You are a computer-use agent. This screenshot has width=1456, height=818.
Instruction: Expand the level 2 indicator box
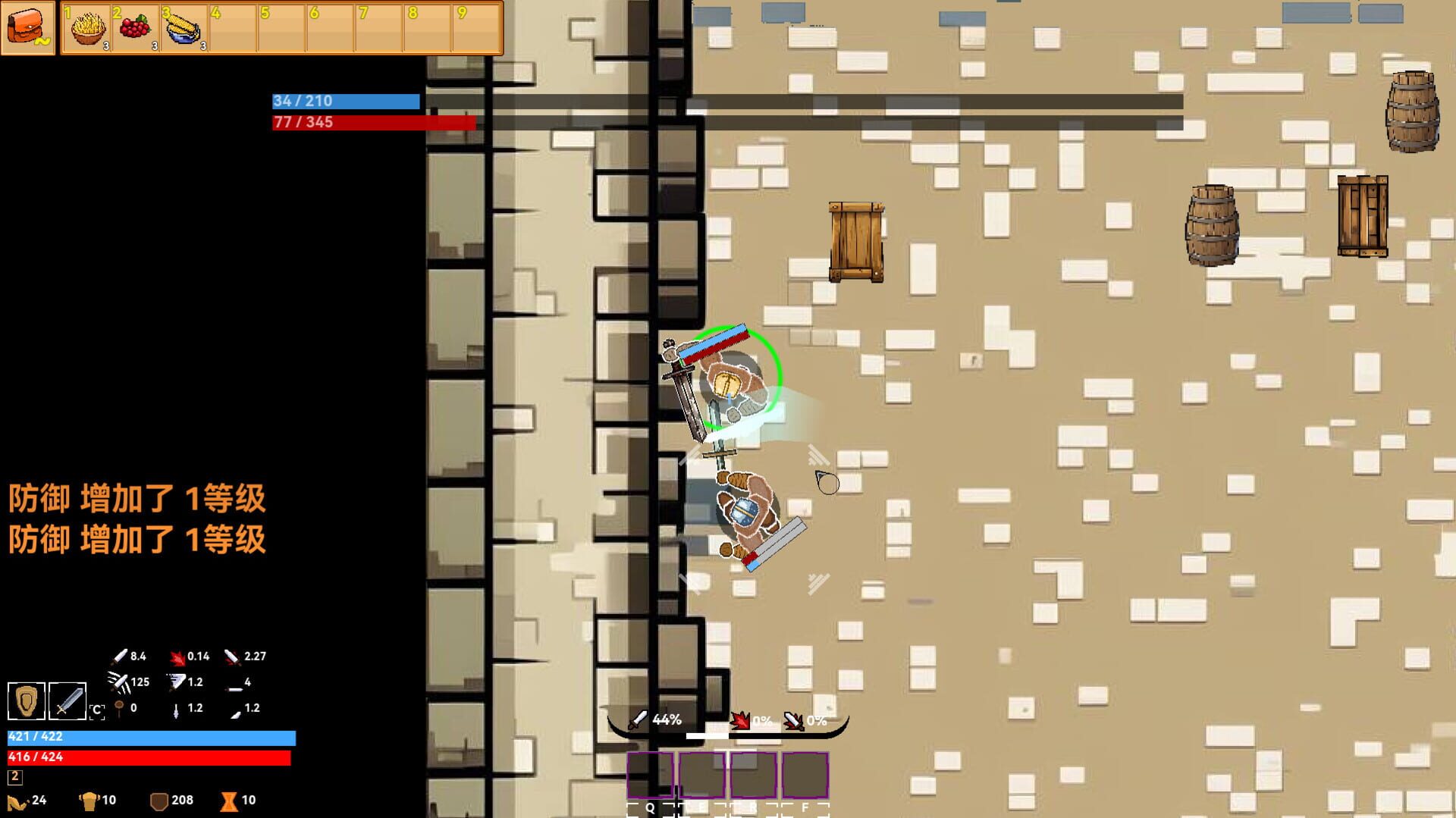pos(16,777)
